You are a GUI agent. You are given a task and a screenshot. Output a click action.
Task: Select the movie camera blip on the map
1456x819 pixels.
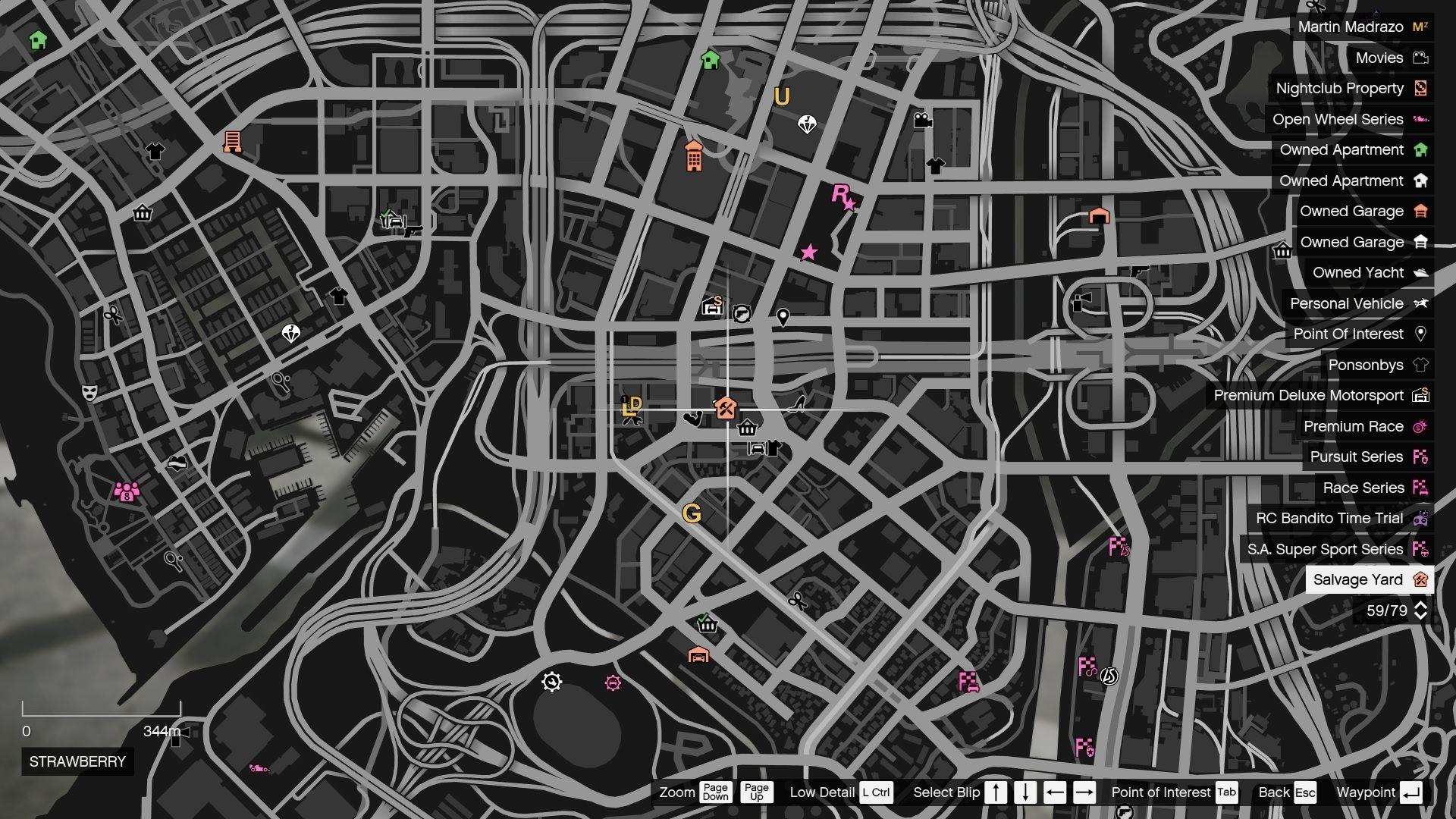pos(922,121)
